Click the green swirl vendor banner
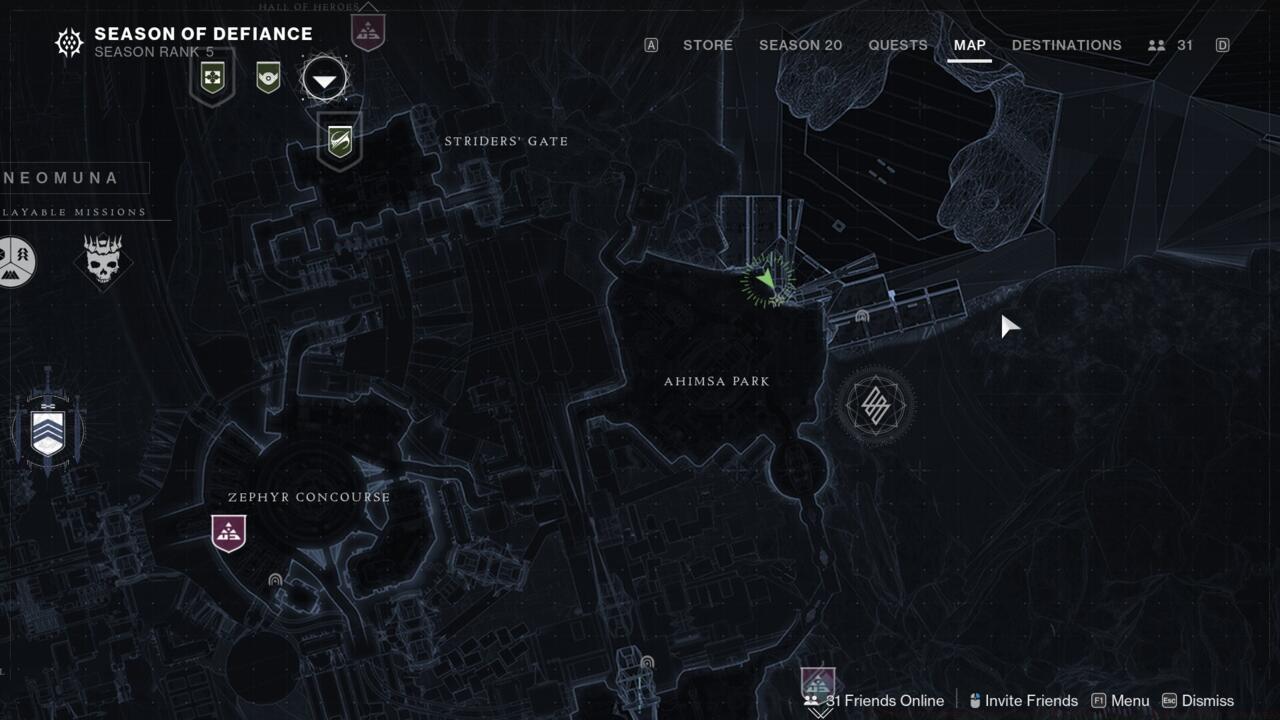Viewport: 1280px width, 720px height. pos(340,141)
